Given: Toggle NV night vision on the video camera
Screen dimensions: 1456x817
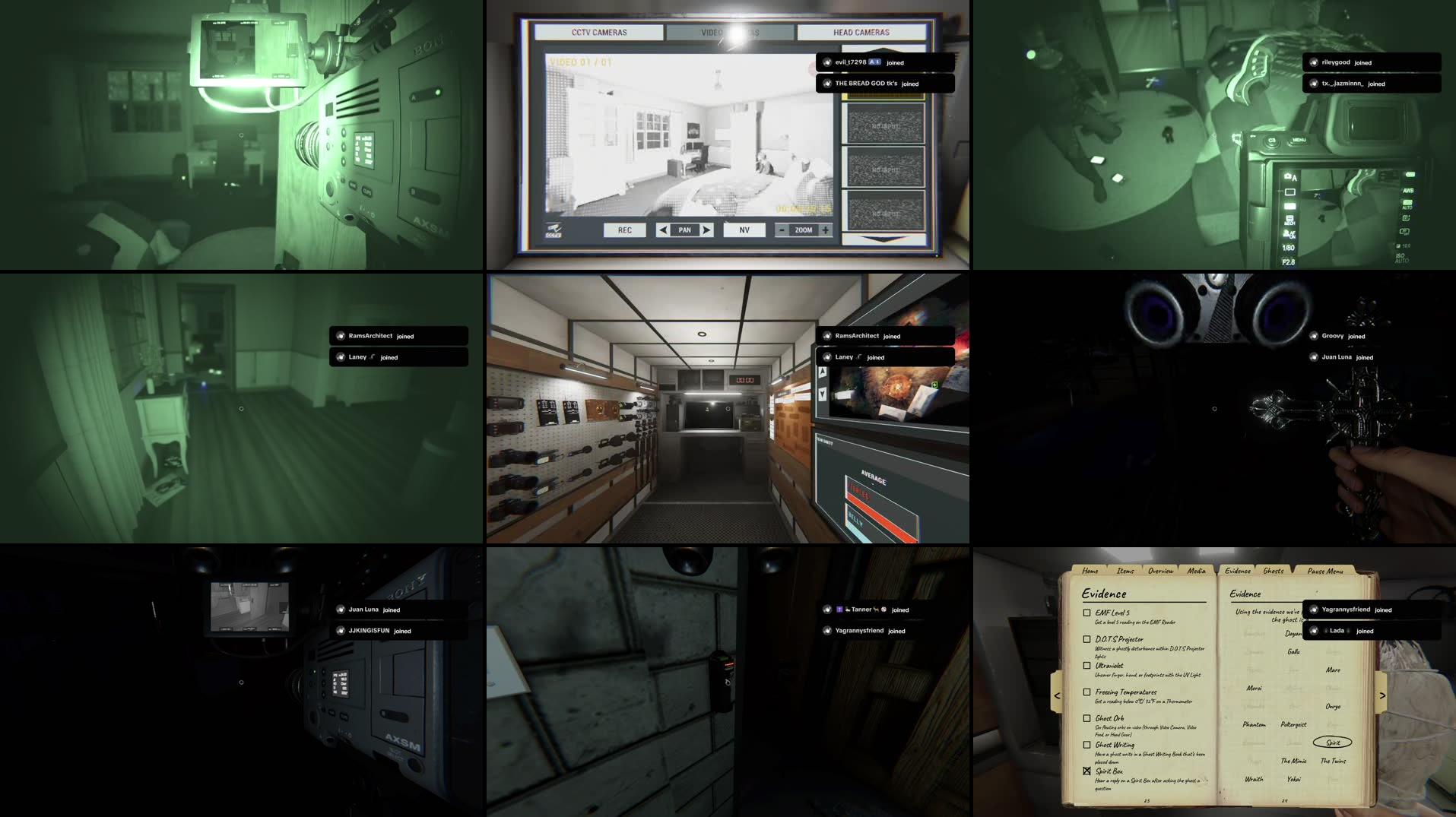Looking at the screenshot, I should (744, 230).
